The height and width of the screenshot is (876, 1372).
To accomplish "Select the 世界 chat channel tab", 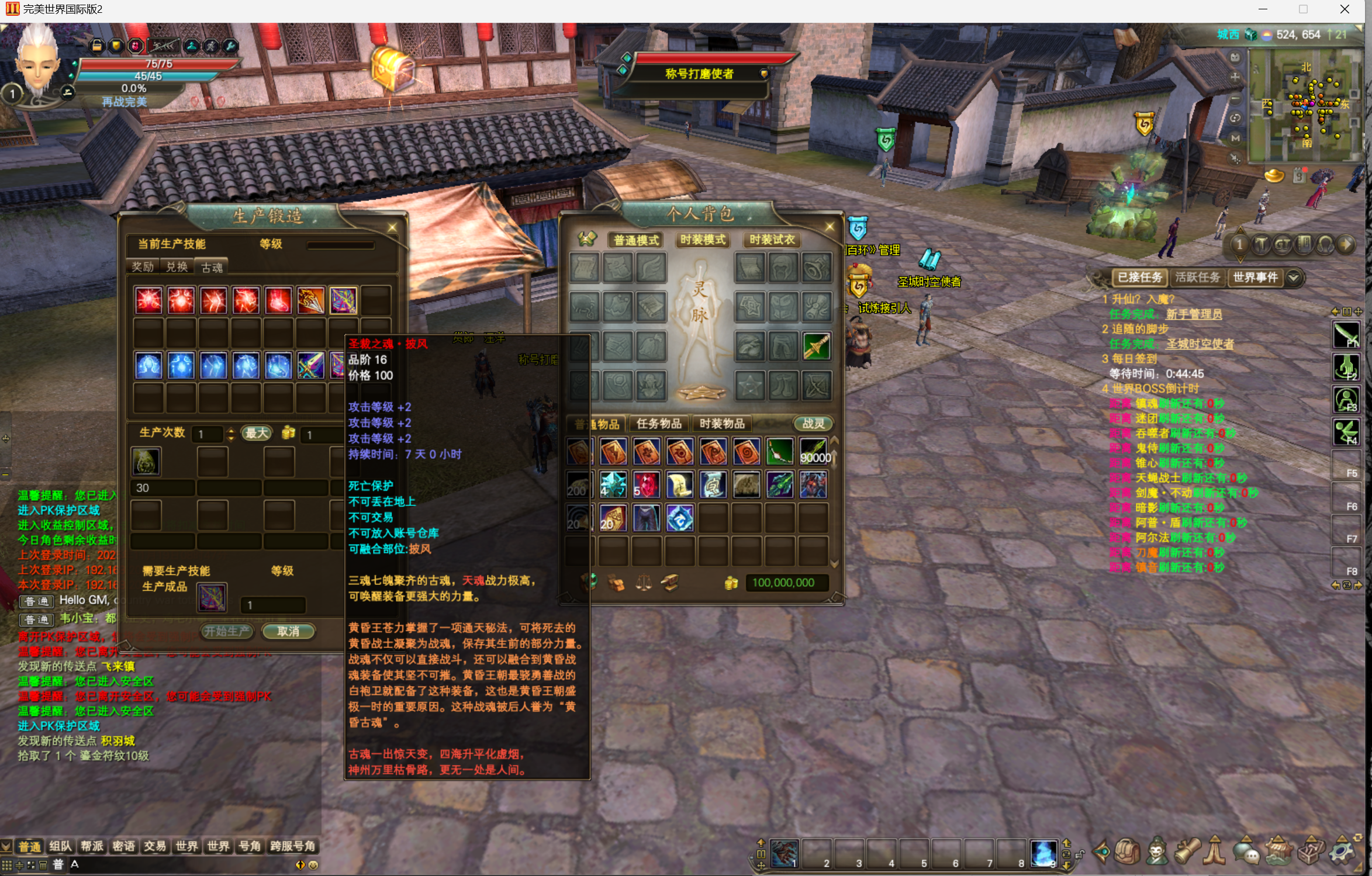I will coord(186,846).
